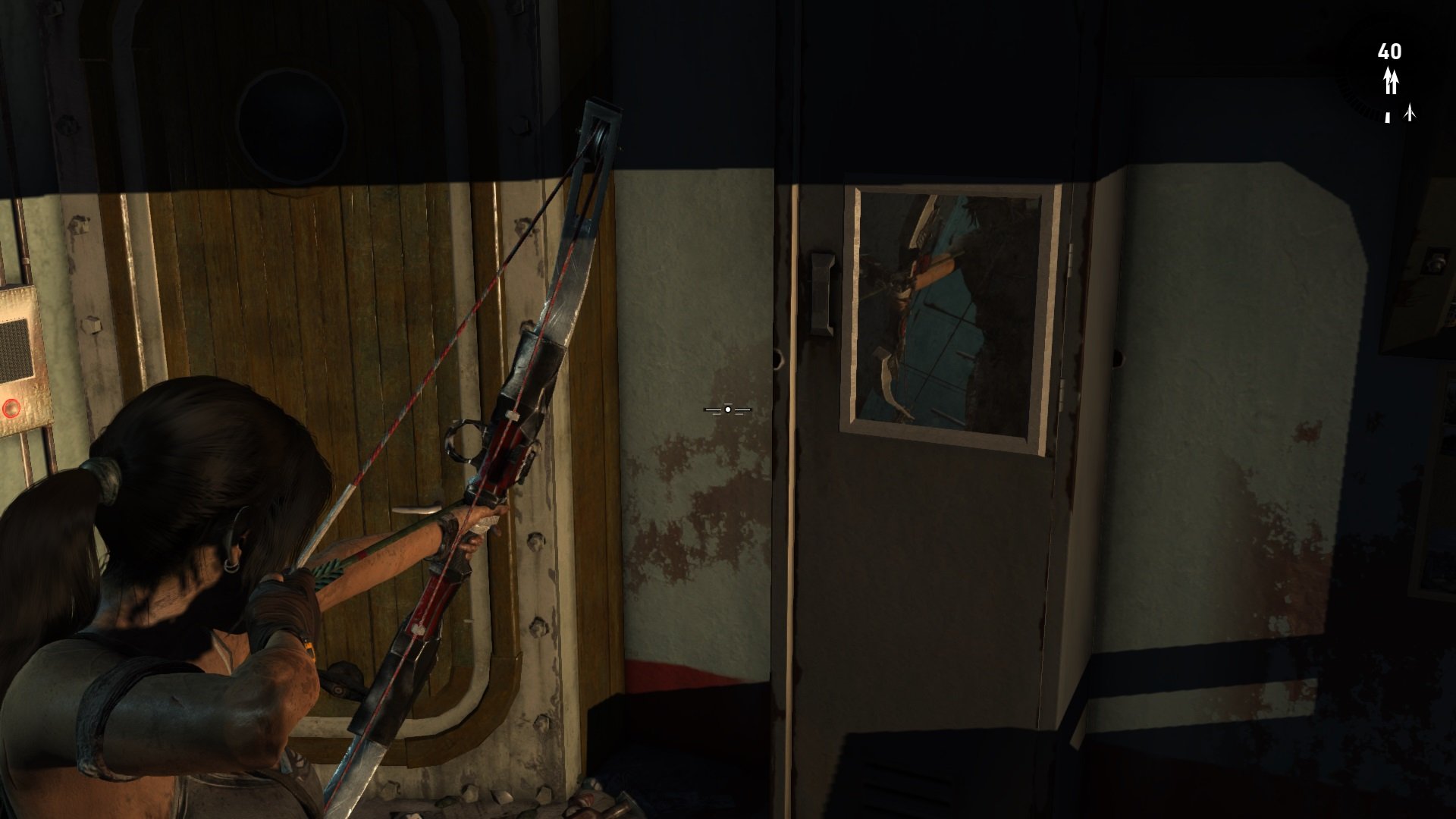The width and height of the screenshot is (1456, 819).
Task: Click the single arrow weapon indicator icon
Action: 1410,111
